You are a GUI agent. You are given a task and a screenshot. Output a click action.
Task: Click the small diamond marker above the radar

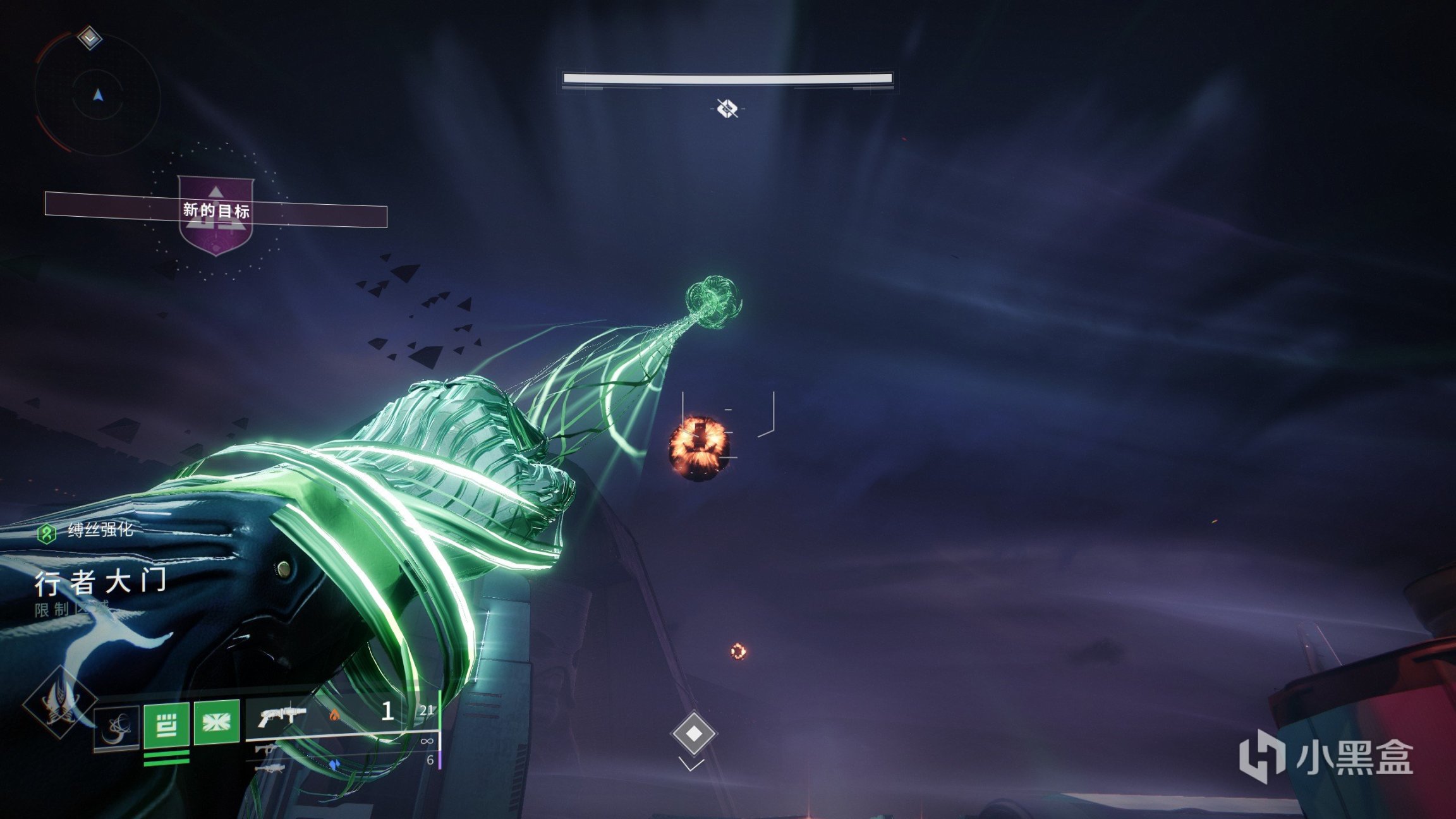click(x=90, y=38)
